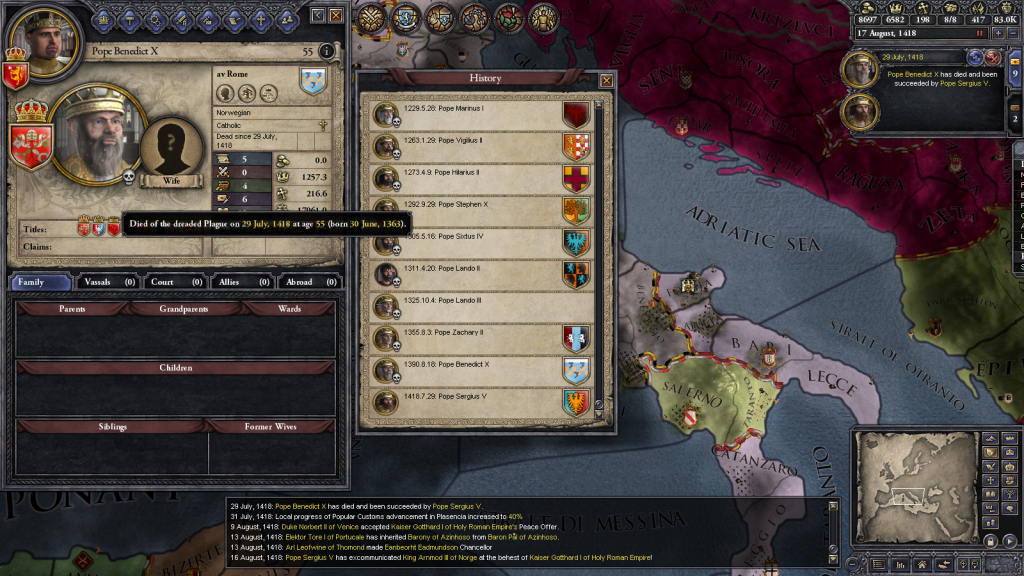Select the Abroad tab
Viewport: 1024px width, 576px height.
[x=309, y=282]
